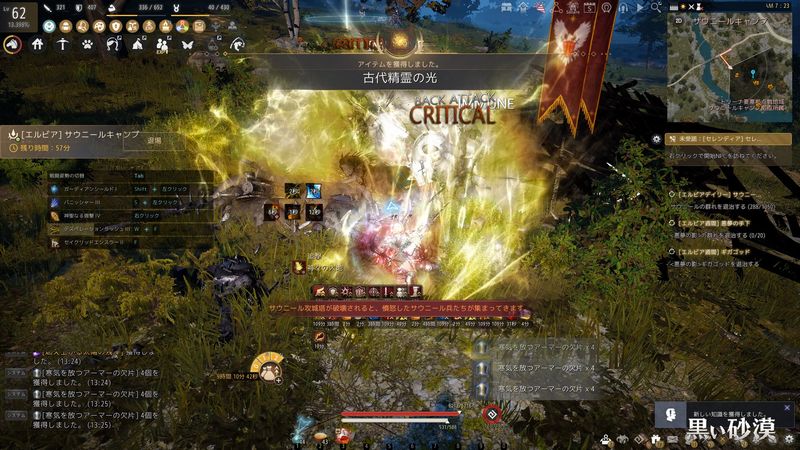Open the pickaxe gathering icon
800x450 pixels.
click(x=63, y=44)
